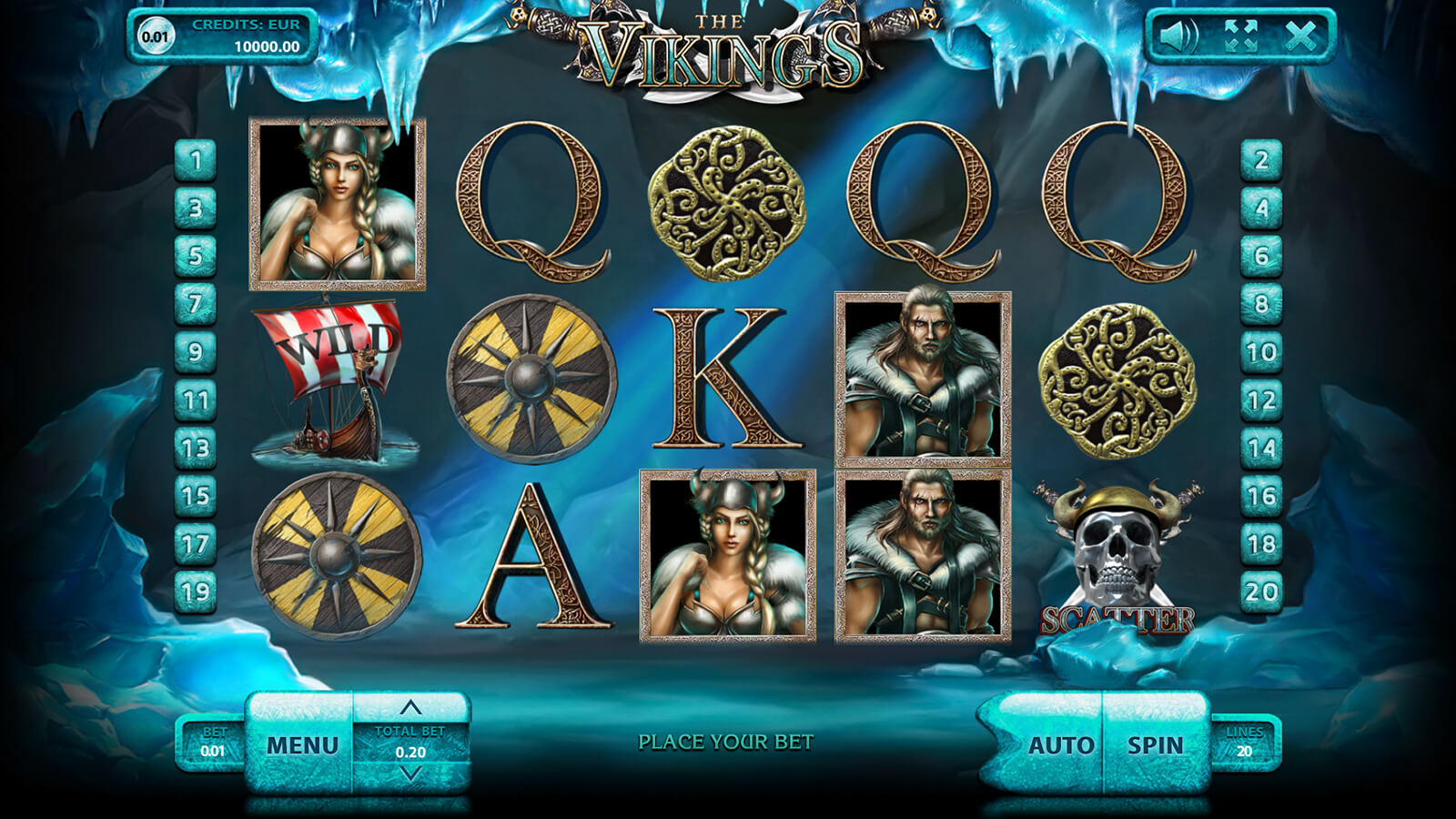1456x819 pixels.
Task: Click the 0.01 coin value chip
Action: [155, 36]
